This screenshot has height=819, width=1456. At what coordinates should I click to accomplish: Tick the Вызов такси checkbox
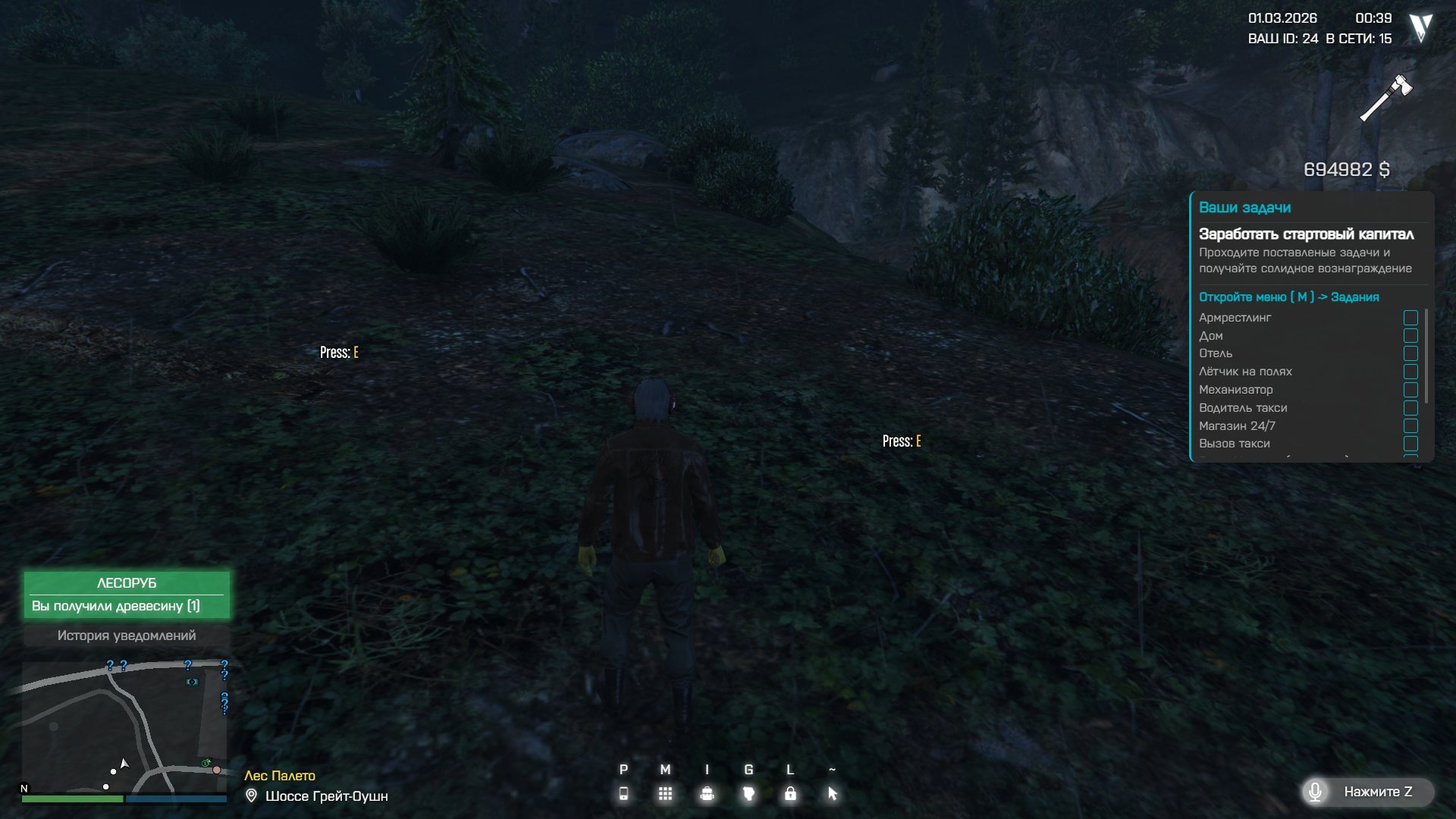click(1410, 444)
